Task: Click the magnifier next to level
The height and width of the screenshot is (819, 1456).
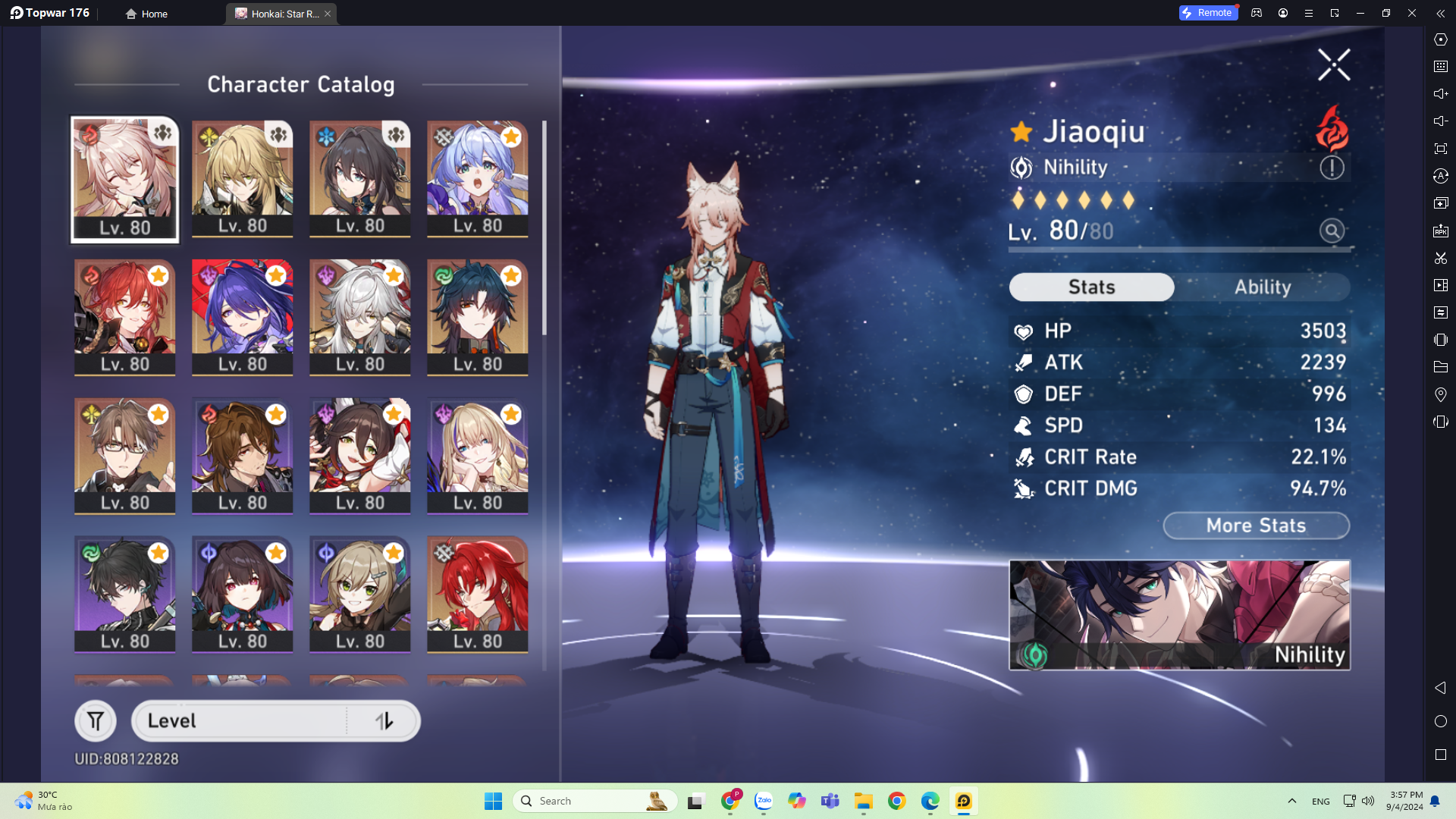Action: (1332, 231)
